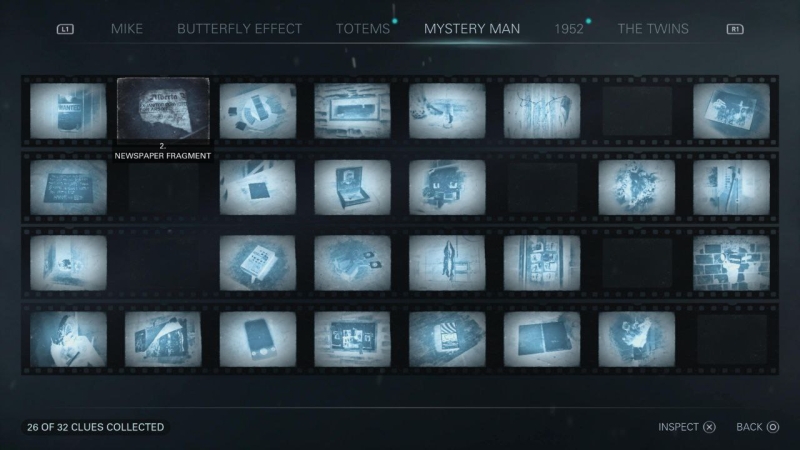The image size is (800, 450).
Task: Select the smartphone clue thumbnail
Action: pyautogui.click(x=258, y=338)
